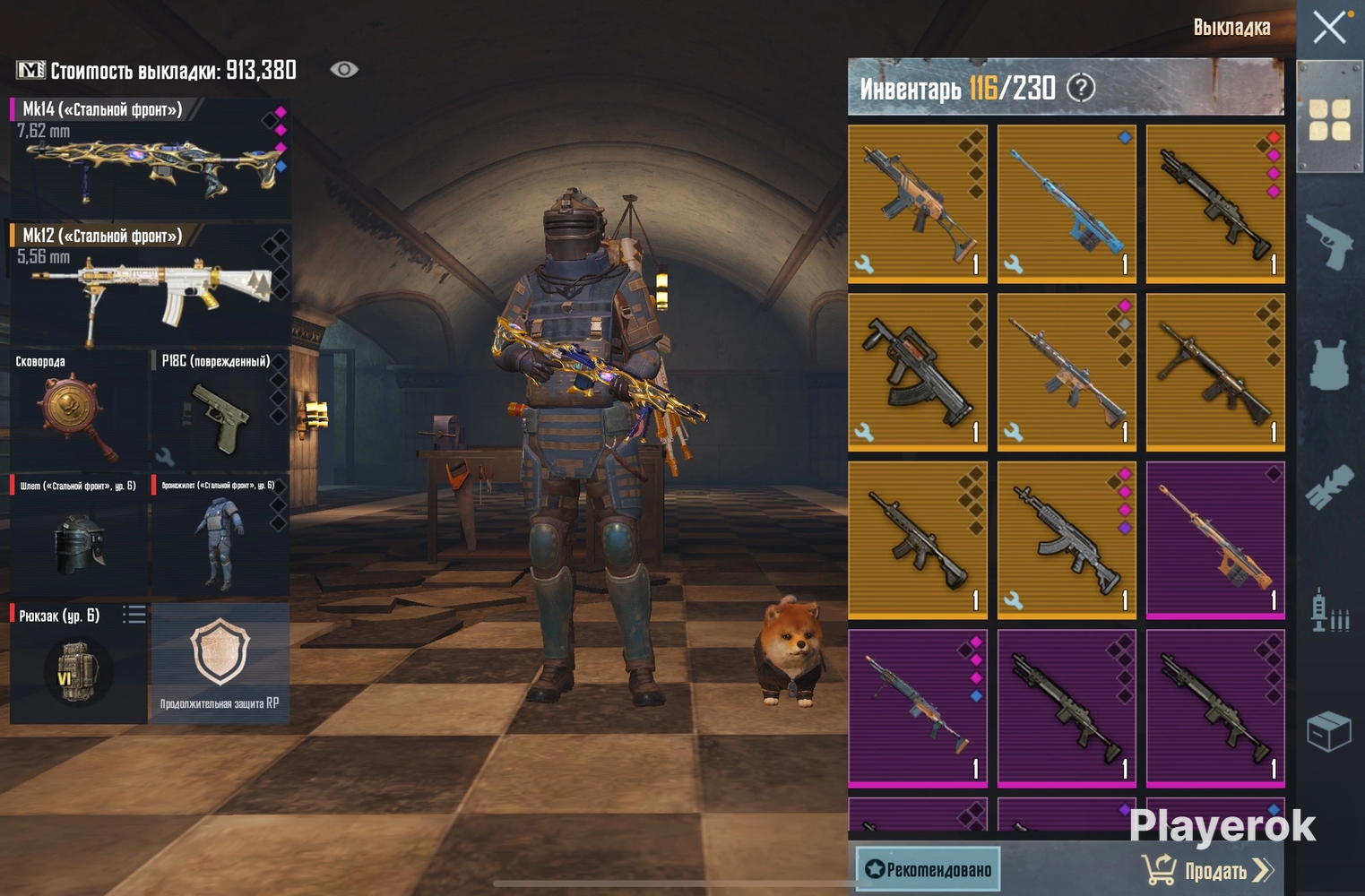1365x896 pixels.
Task: Switch to the ammunition tab
Action: [x=1330, y=611]
